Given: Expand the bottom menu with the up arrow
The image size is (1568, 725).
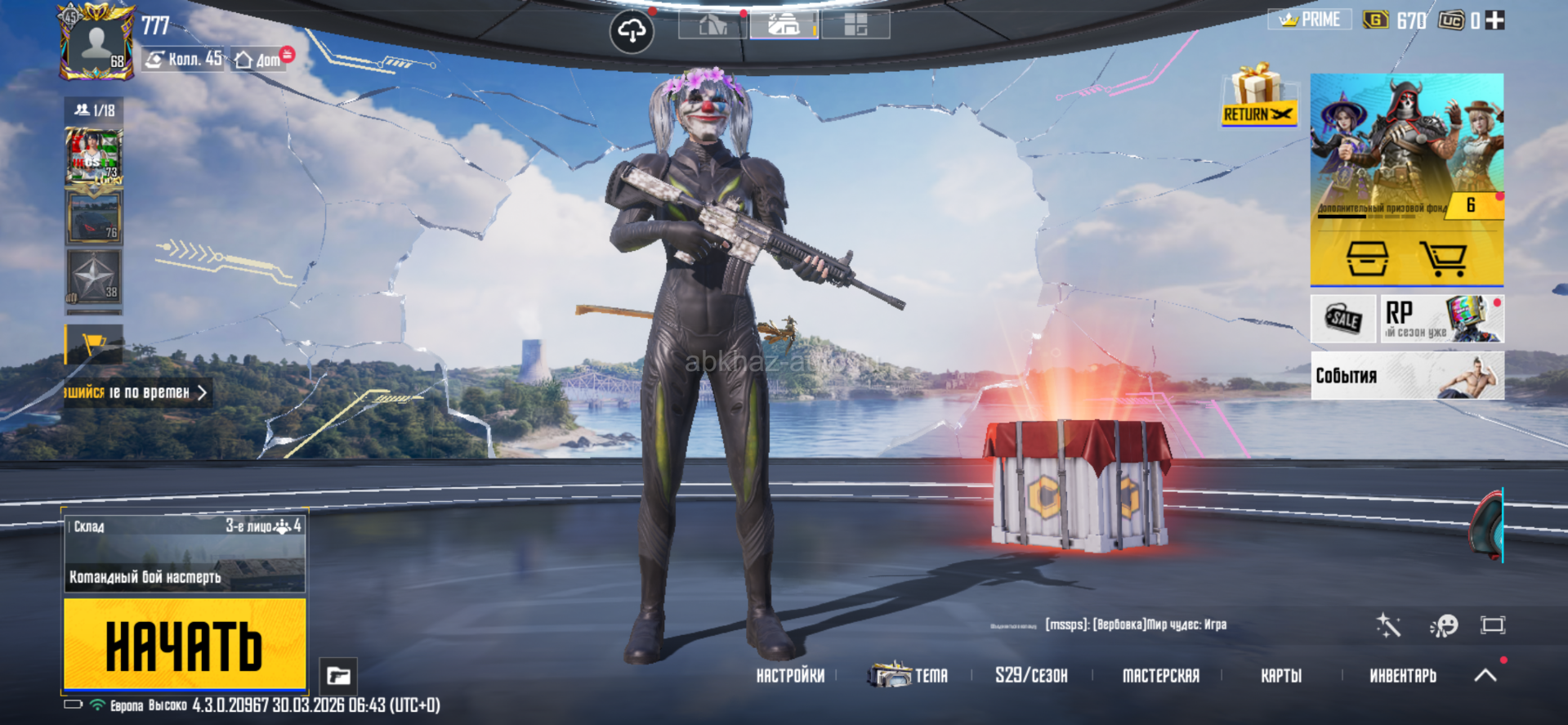Looking at the screenshot, I should [1485, 675].
